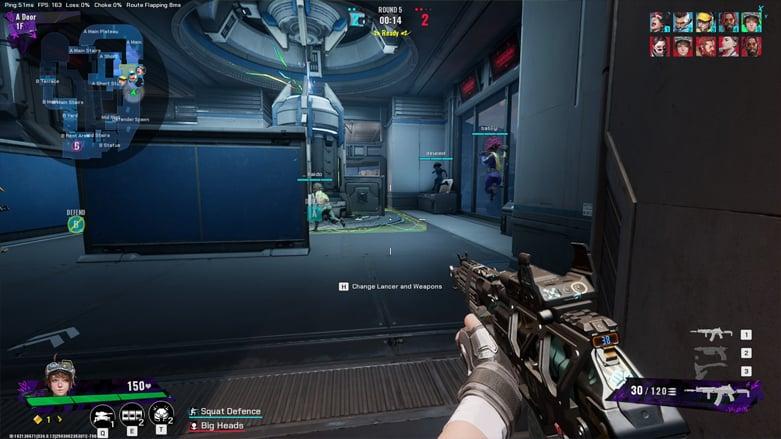Click the green-background teammate portrait
This screenshot has height=439, width=781.
751,22
